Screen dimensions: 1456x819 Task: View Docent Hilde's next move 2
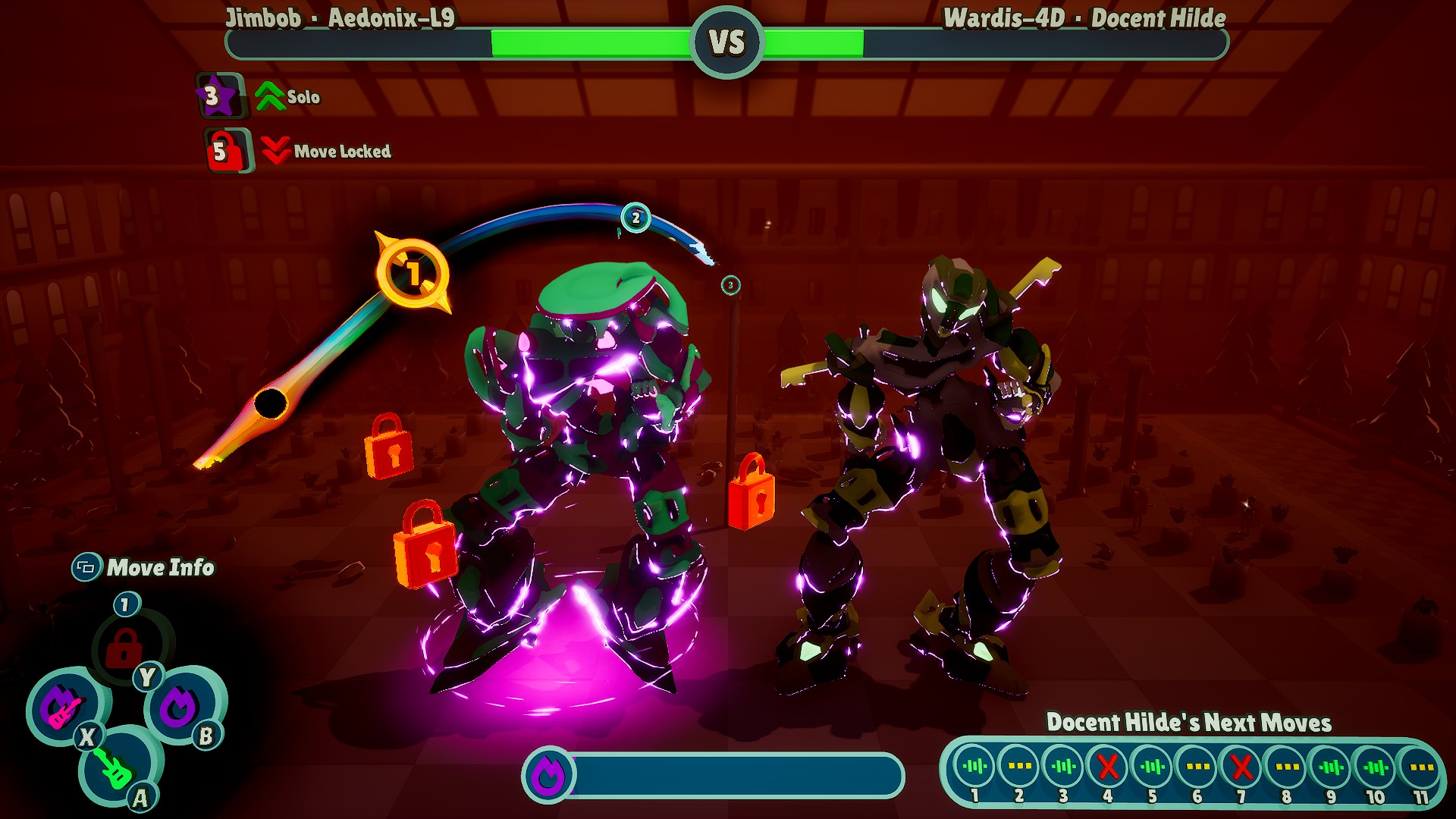[1018, 767]
